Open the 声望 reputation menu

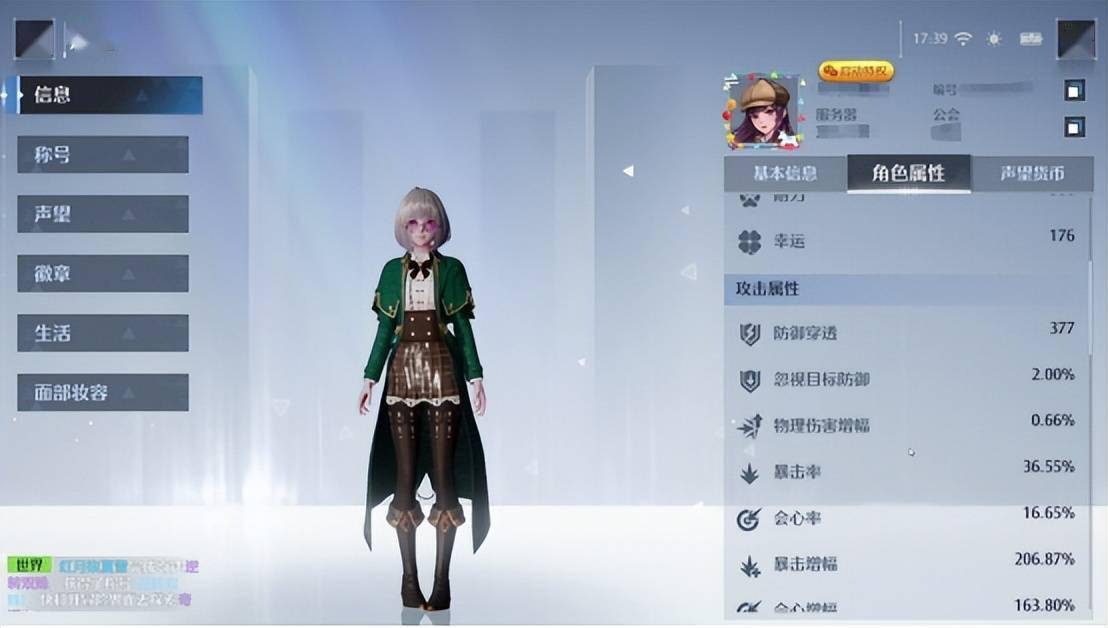coord(103,214)
